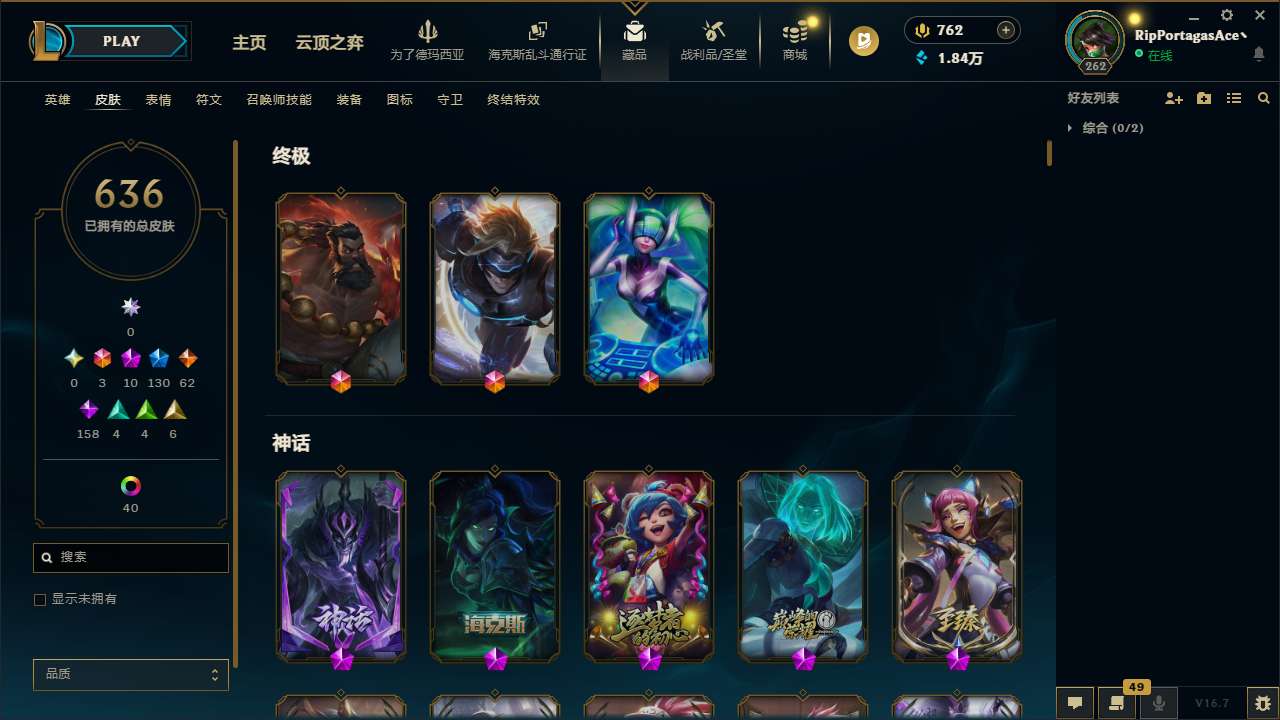
Task: Click the add friend icon
Action: pyautogui.click(x=1174, y=98)
